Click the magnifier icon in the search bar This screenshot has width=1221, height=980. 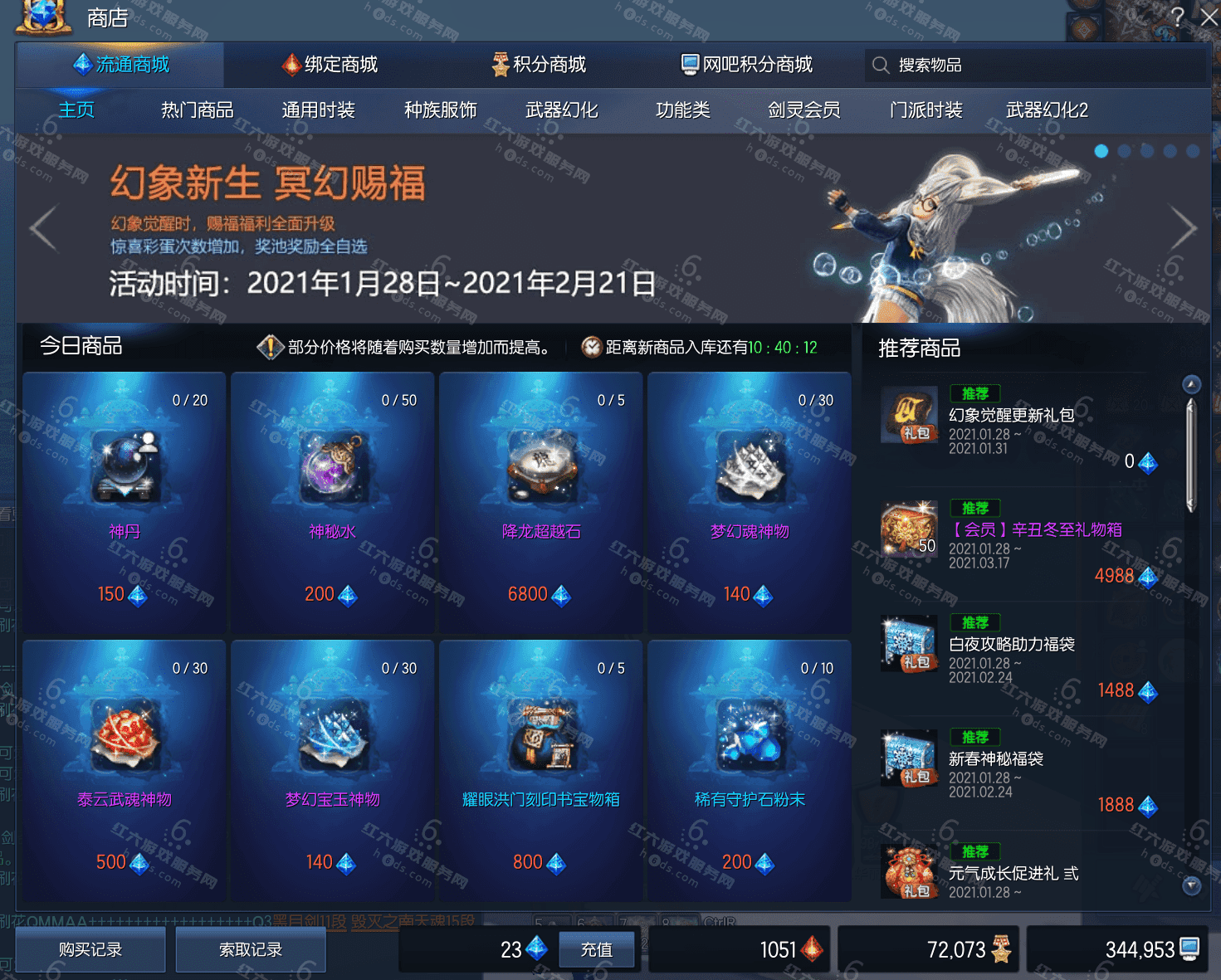tap(881, 65)
